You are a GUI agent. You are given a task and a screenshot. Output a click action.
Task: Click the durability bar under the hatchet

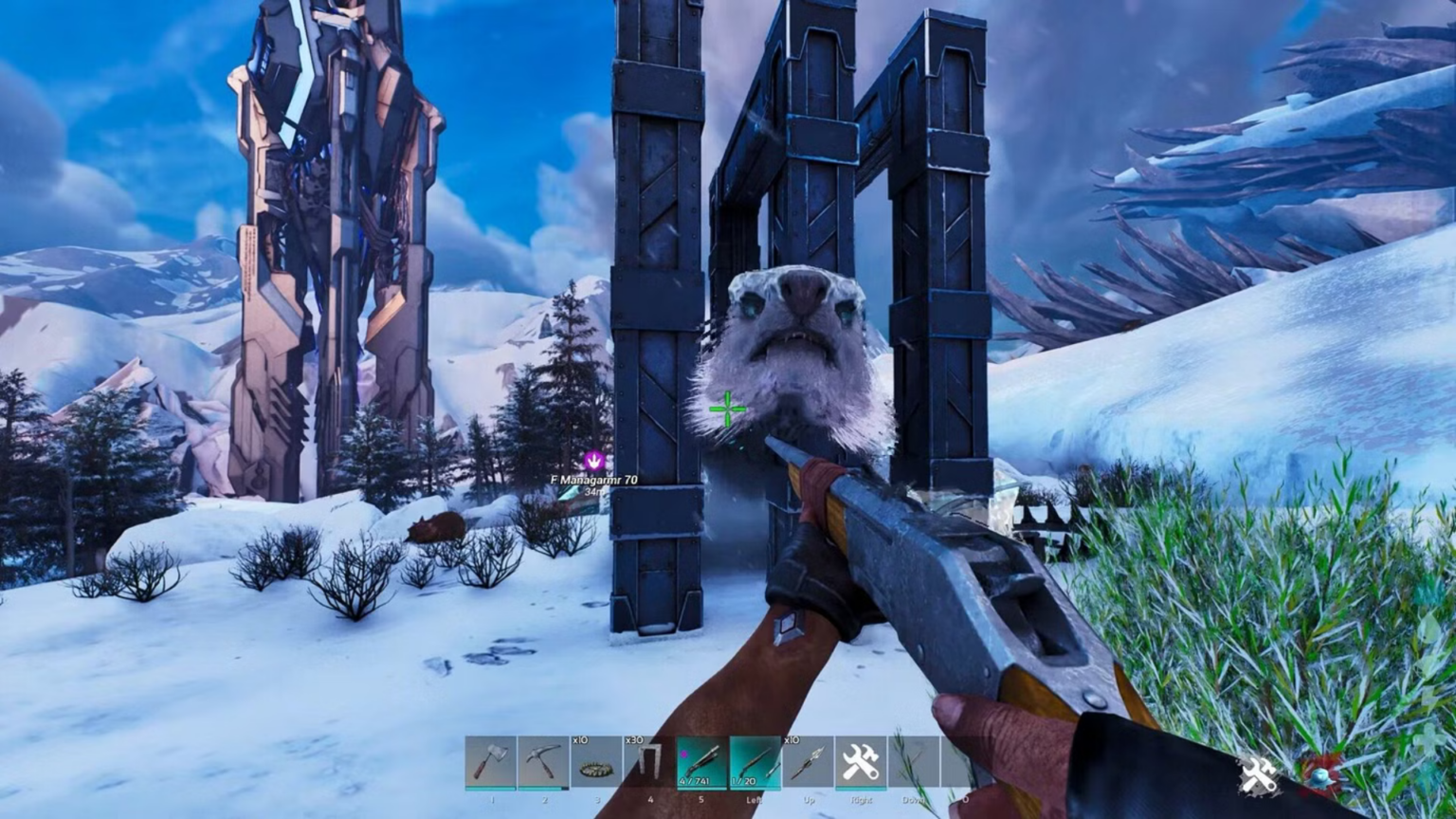(x=491, y=788)
